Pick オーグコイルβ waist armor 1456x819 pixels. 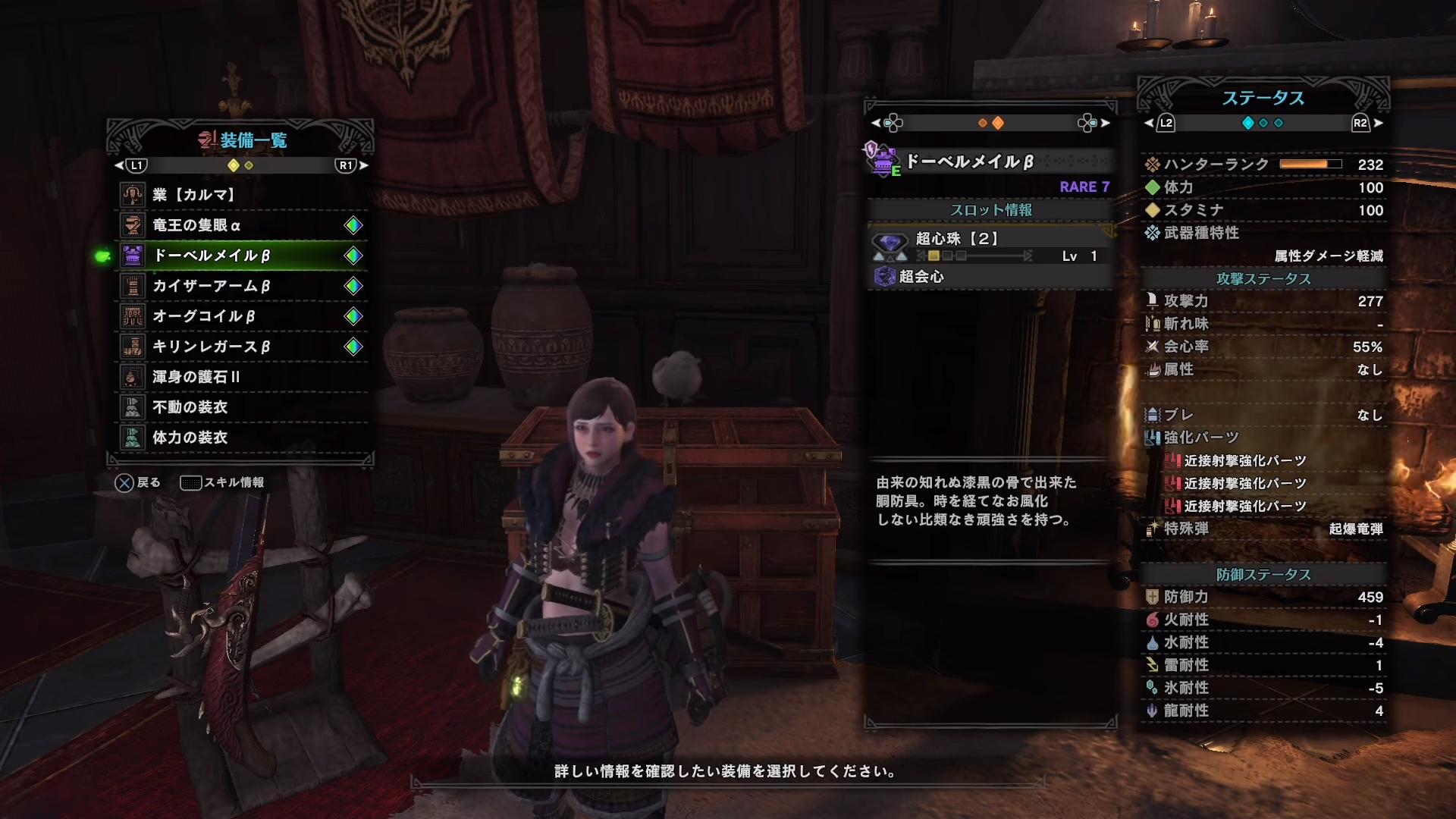pyautogui.click(x=241, y=316)
